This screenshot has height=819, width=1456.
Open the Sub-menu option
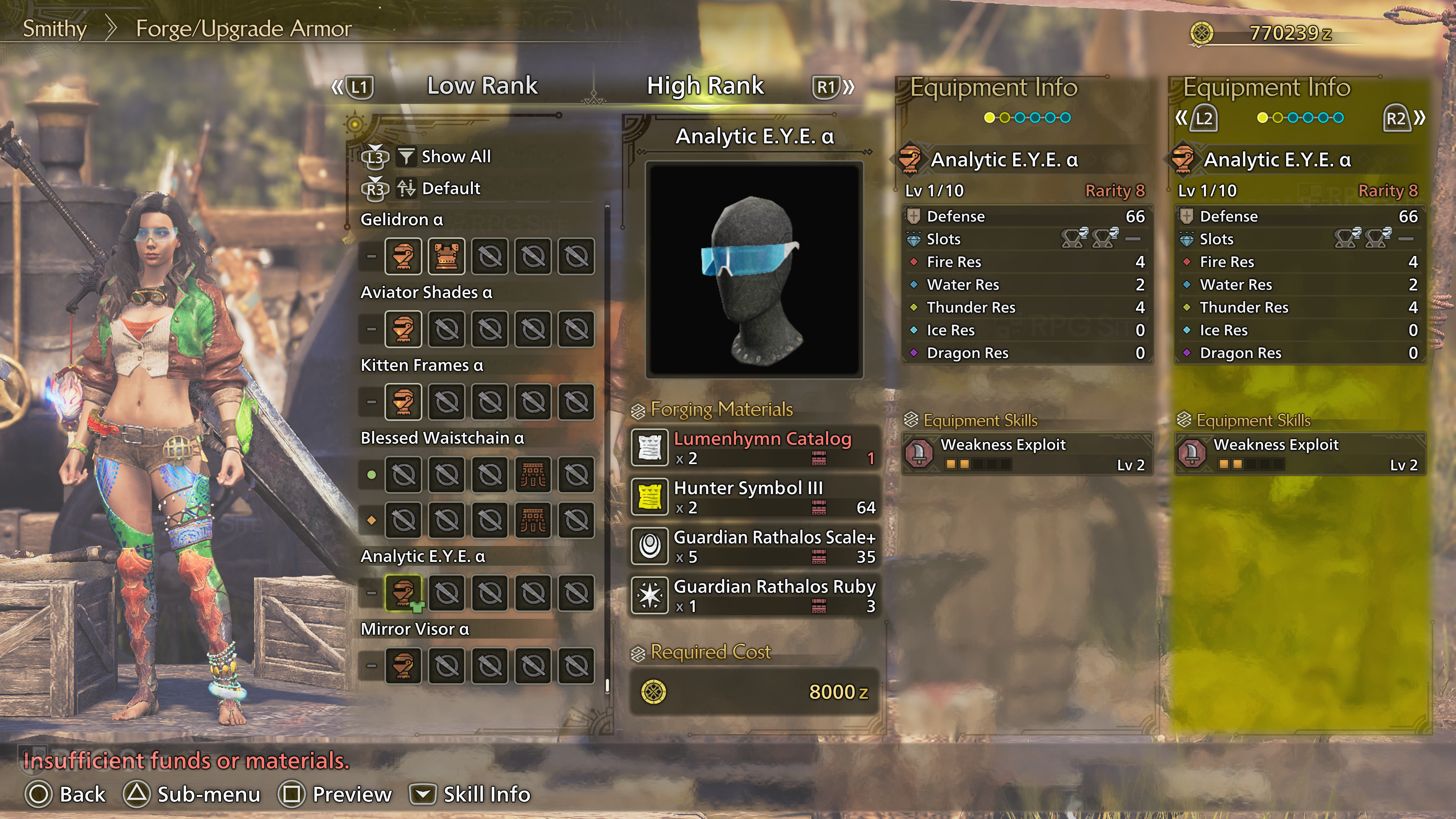click(x=192, y=794)
